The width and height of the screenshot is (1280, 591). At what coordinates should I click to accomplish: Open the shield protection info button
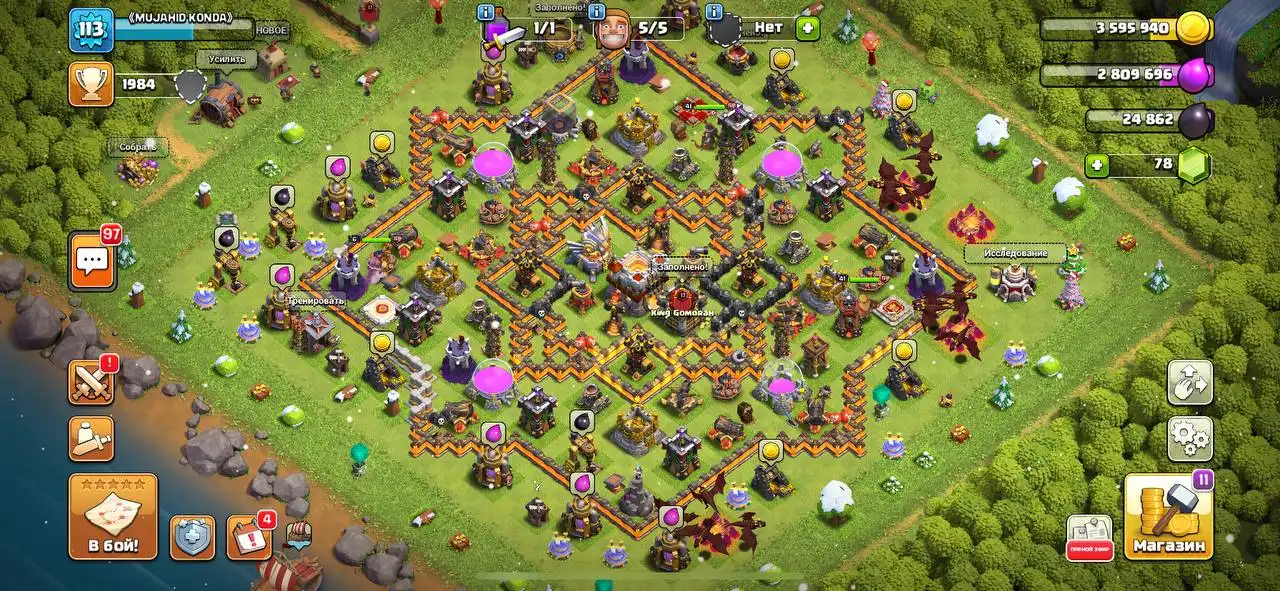[191, 538]
